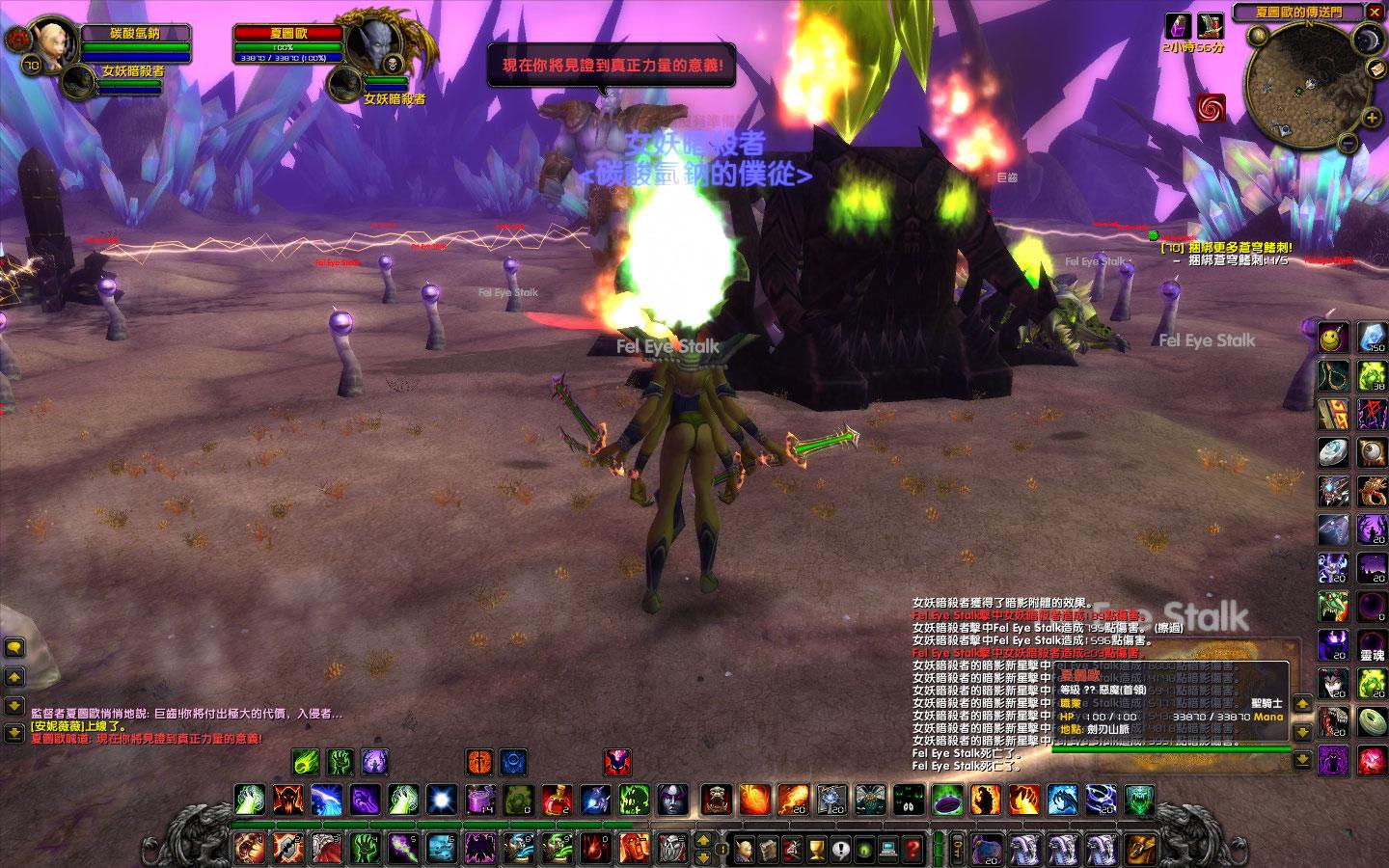Zoom out on the minimap
The image size is (1389, 868).
1348,144
